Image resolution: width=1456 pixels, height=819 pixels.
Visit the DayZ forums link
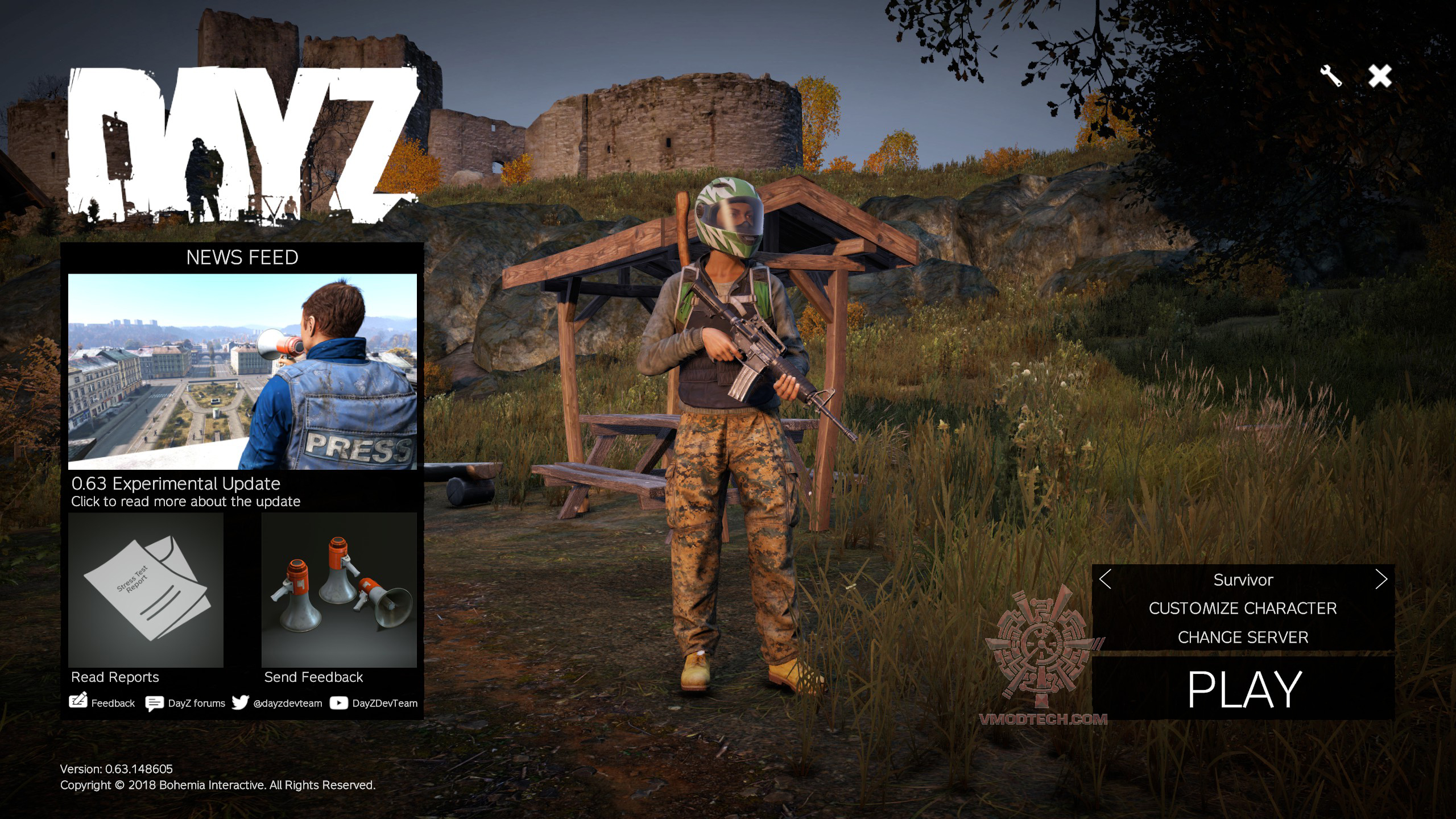coord(185,703)
